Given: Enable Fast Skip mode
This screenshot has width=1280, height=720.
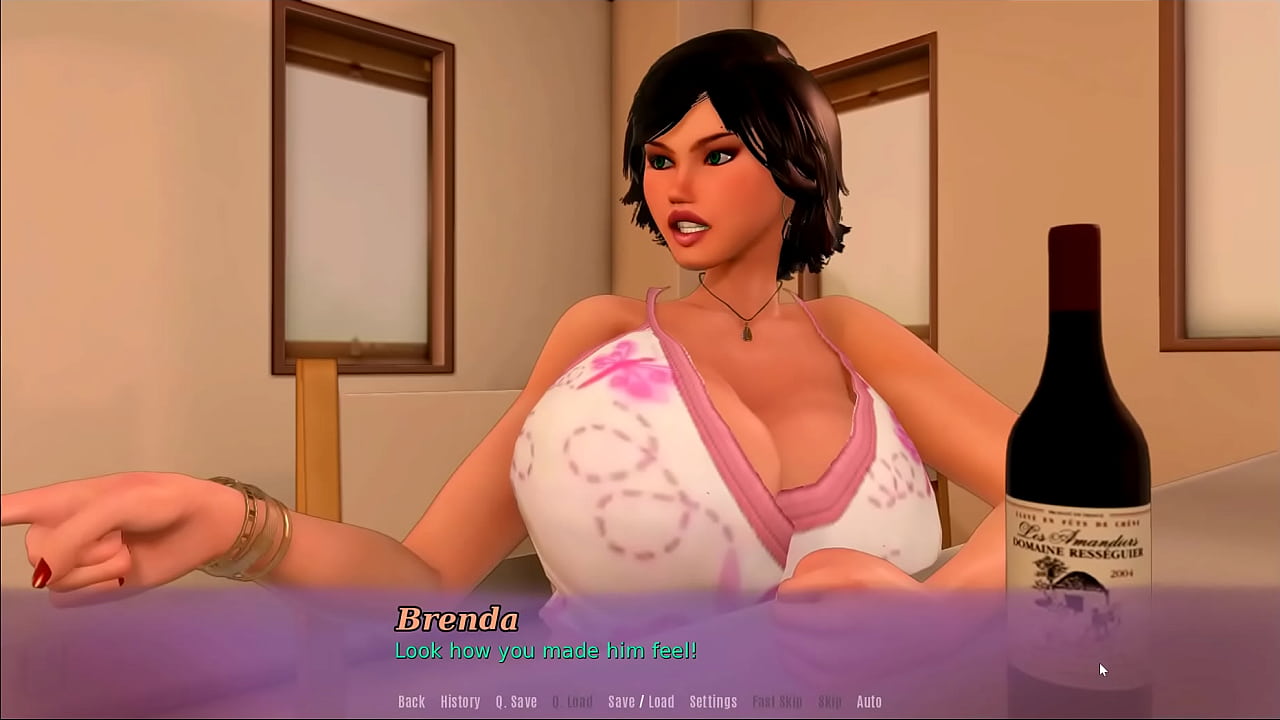Looking at the screenshot, I should pos(777,702).
